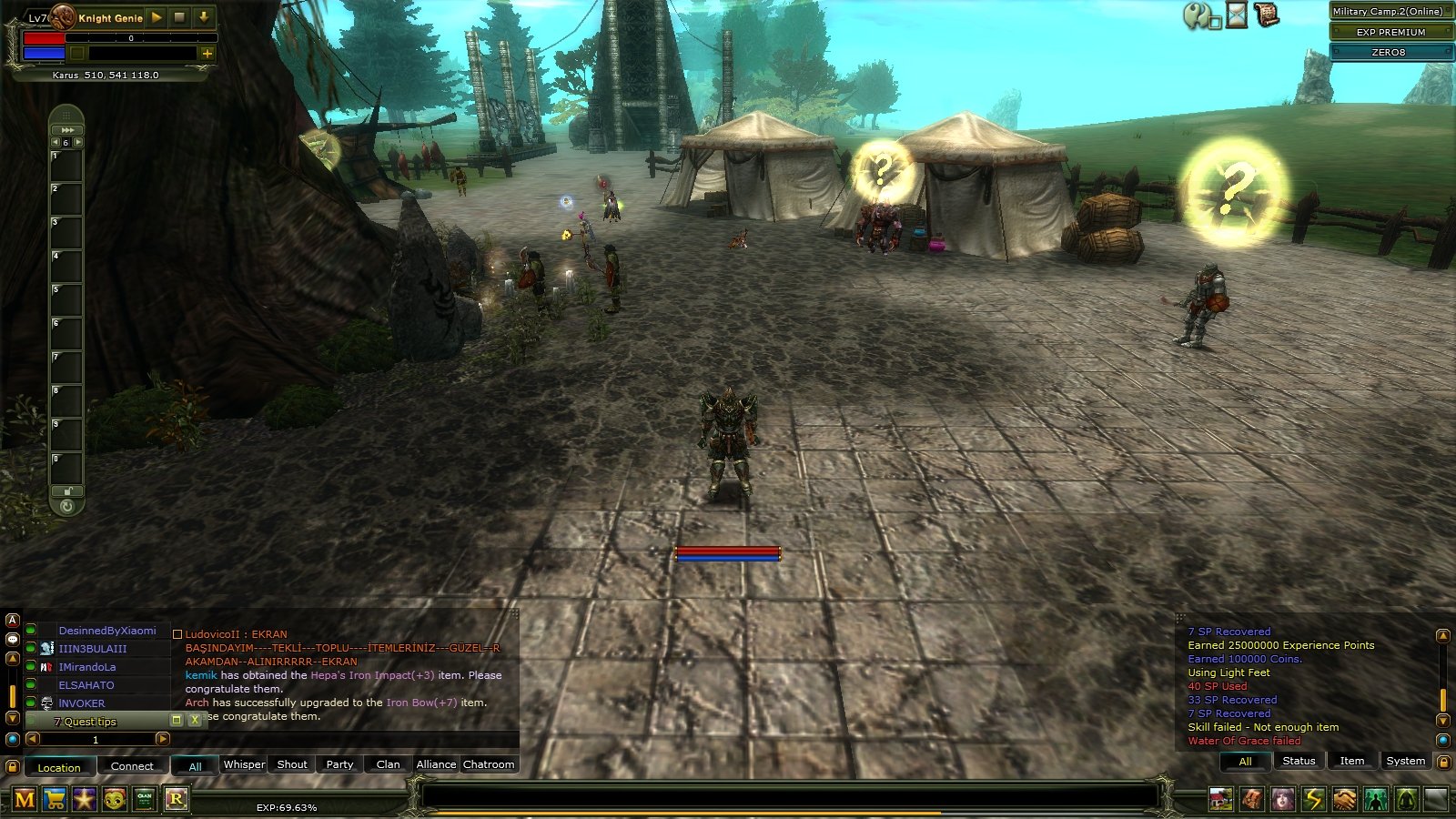Show the Status messages tab
1456x819 pixels.
[x=1299, y=761]
